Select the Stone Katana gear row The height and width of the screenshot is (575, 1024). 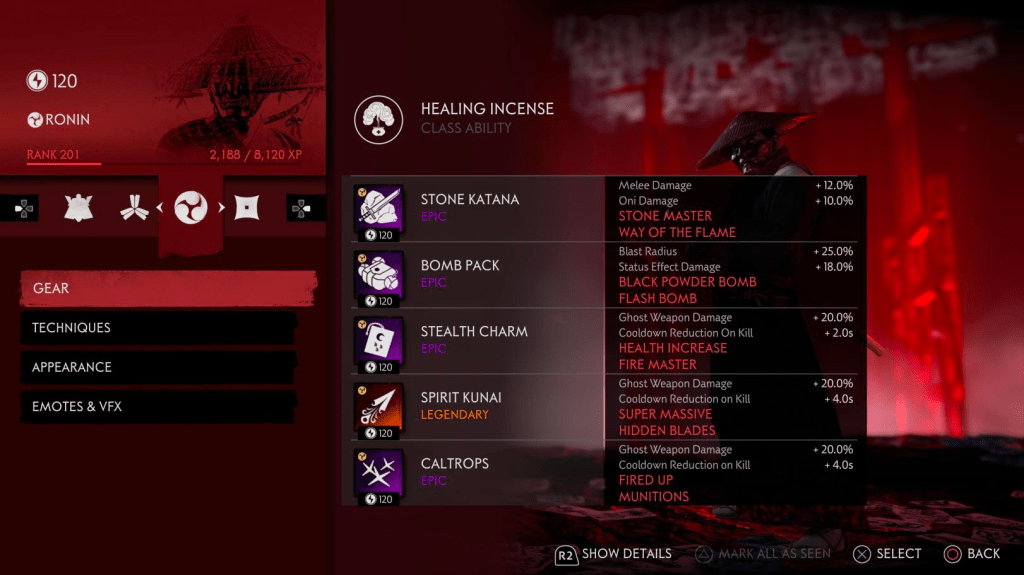(x=477, y=208)
